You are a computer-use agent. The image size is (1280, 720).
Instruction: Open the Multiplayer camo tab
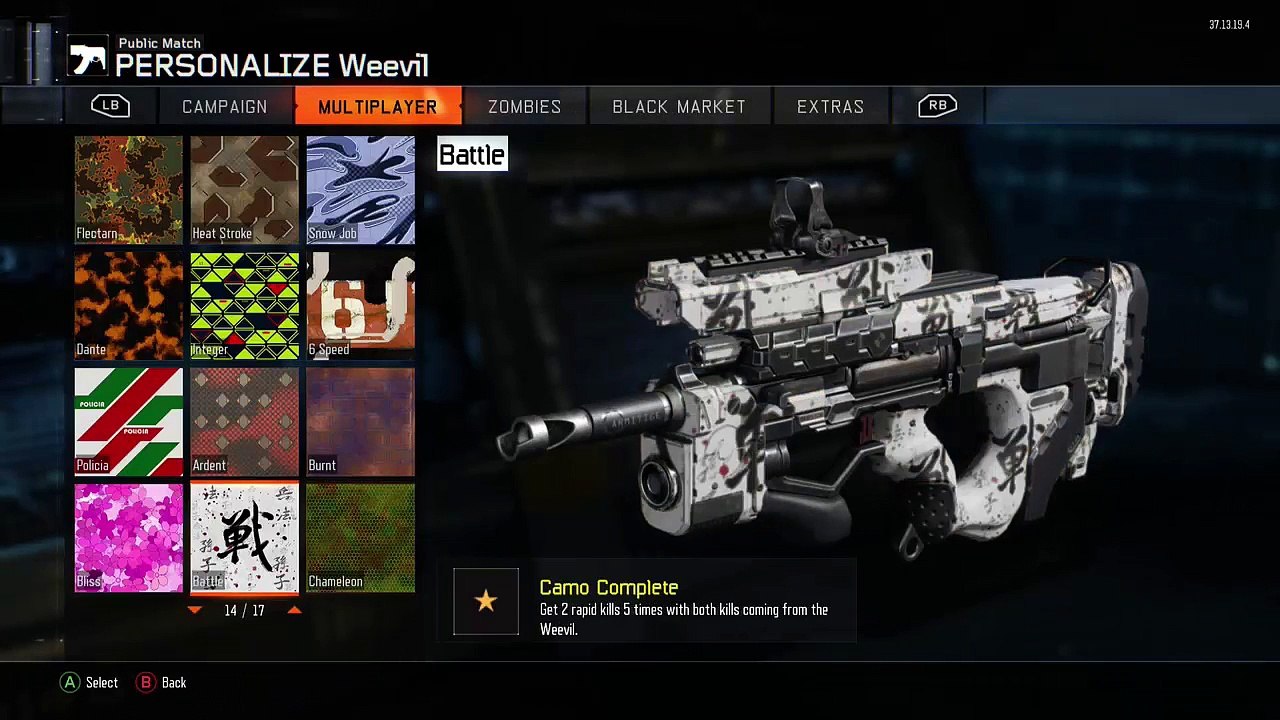[377, 107]
